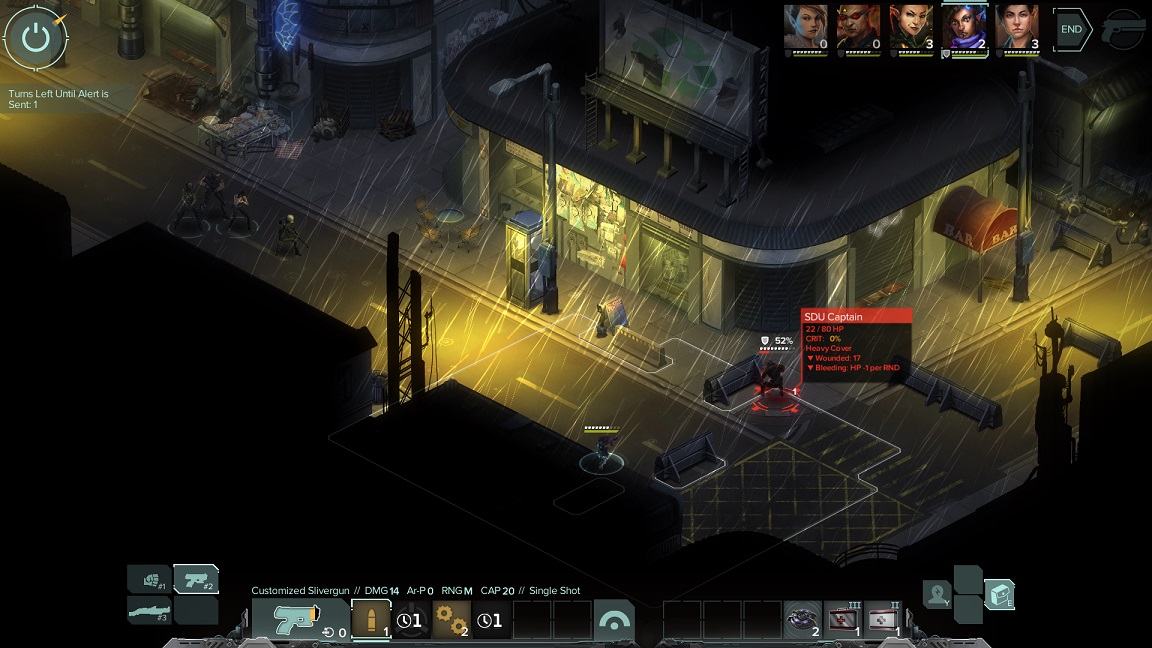Select the short dark-haired woman portrait
1152x648 pixels.
pos(1016,28)
